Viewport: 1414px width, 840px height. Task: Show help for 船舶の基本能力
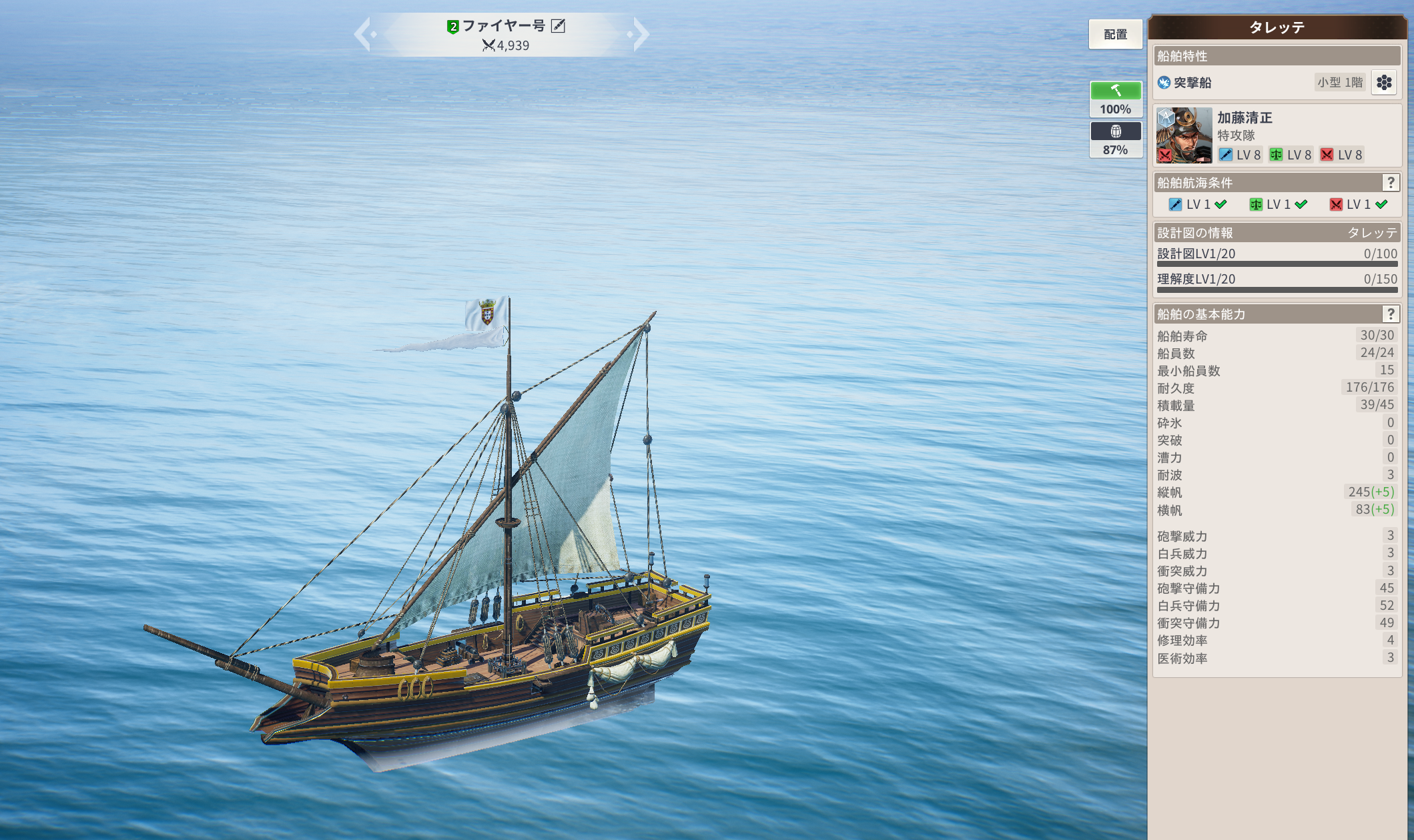[x=1391, y=314]
